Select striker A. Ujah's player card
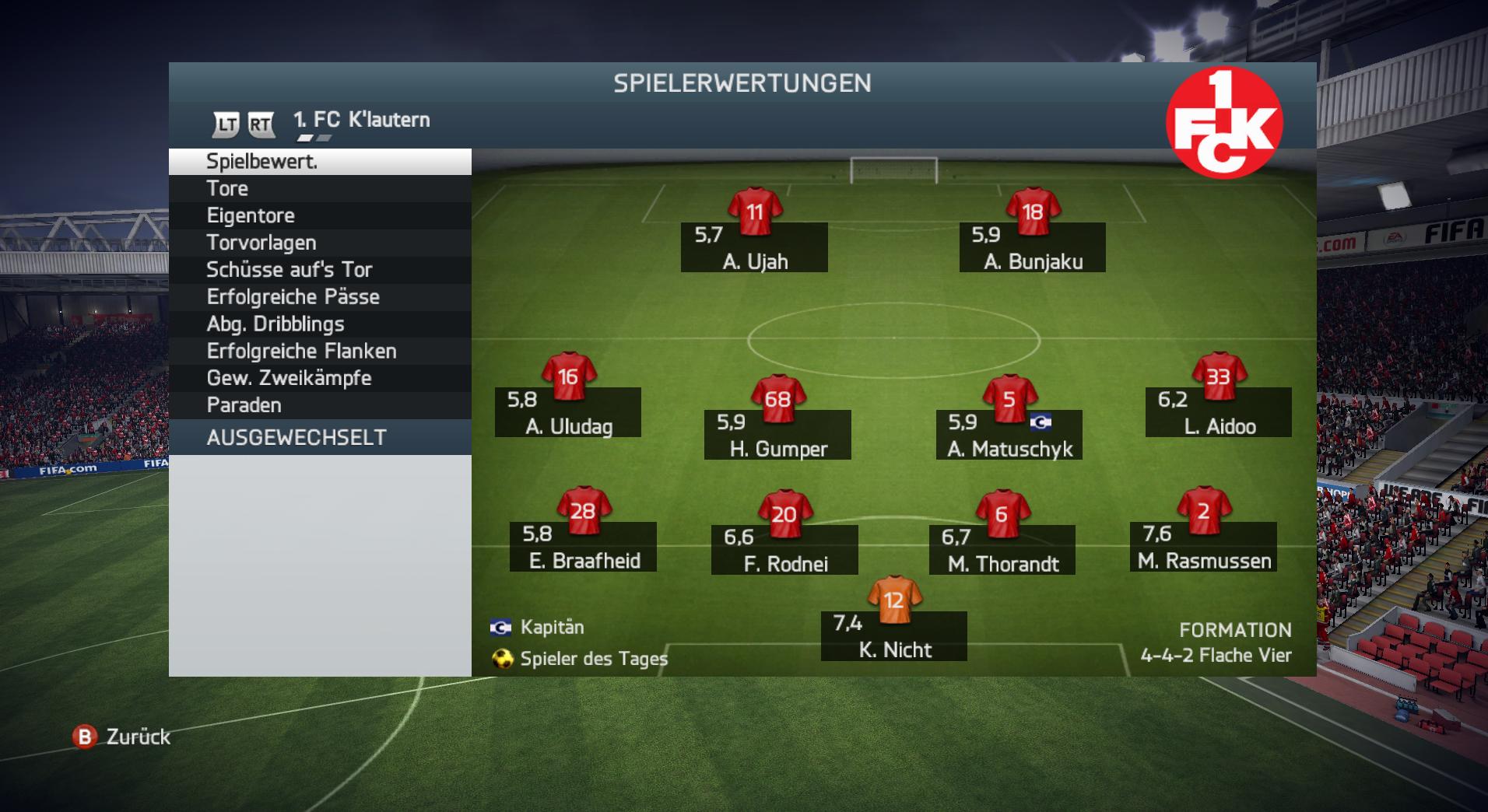 point(754,247)
